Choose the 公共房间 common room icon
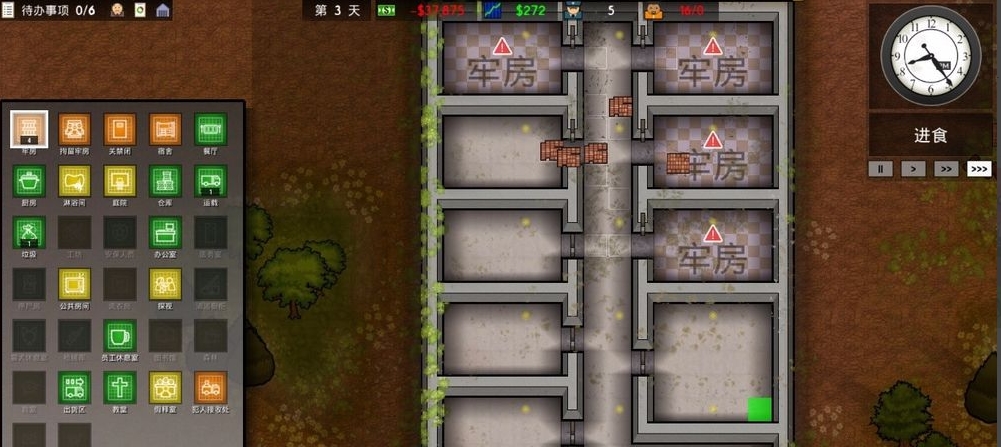 point(75,285)
